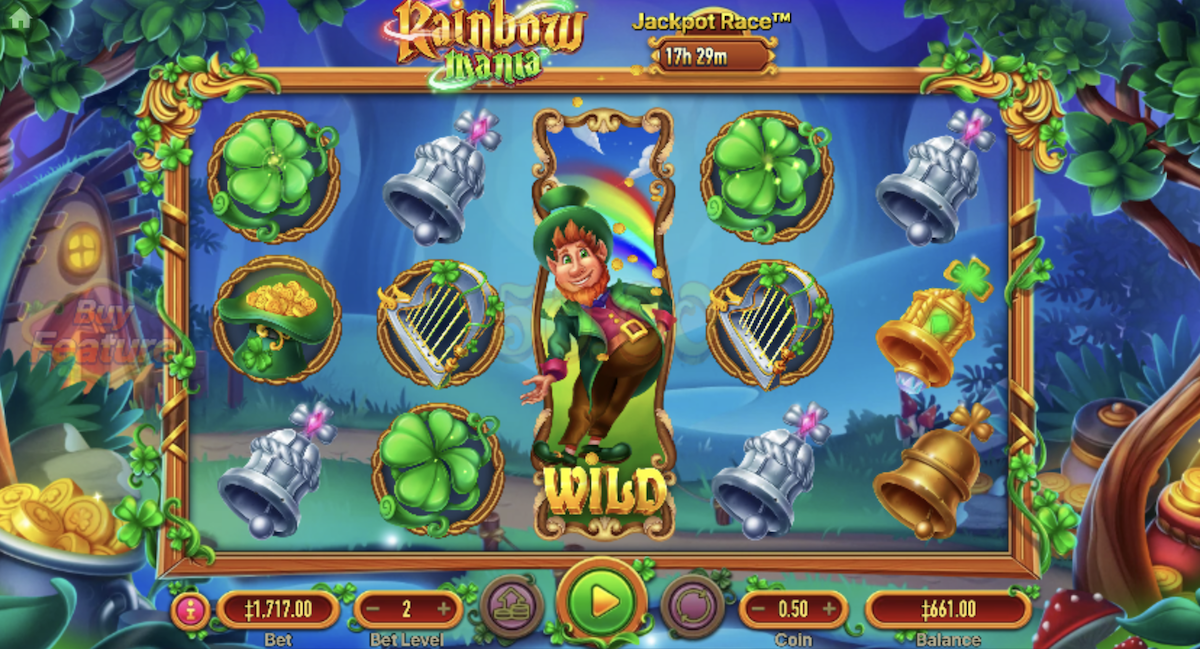Screen dimensions: 1200x649
Task: Open the Jackpot Race timer panel
Action: pos(711,55)
